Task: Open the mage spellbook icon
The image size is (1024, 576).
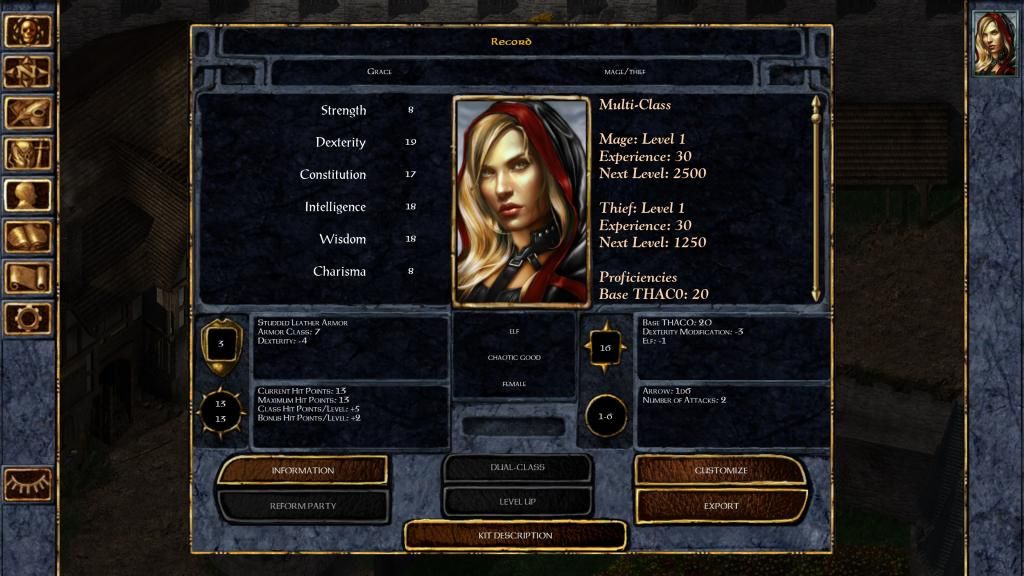Action: 28,236
